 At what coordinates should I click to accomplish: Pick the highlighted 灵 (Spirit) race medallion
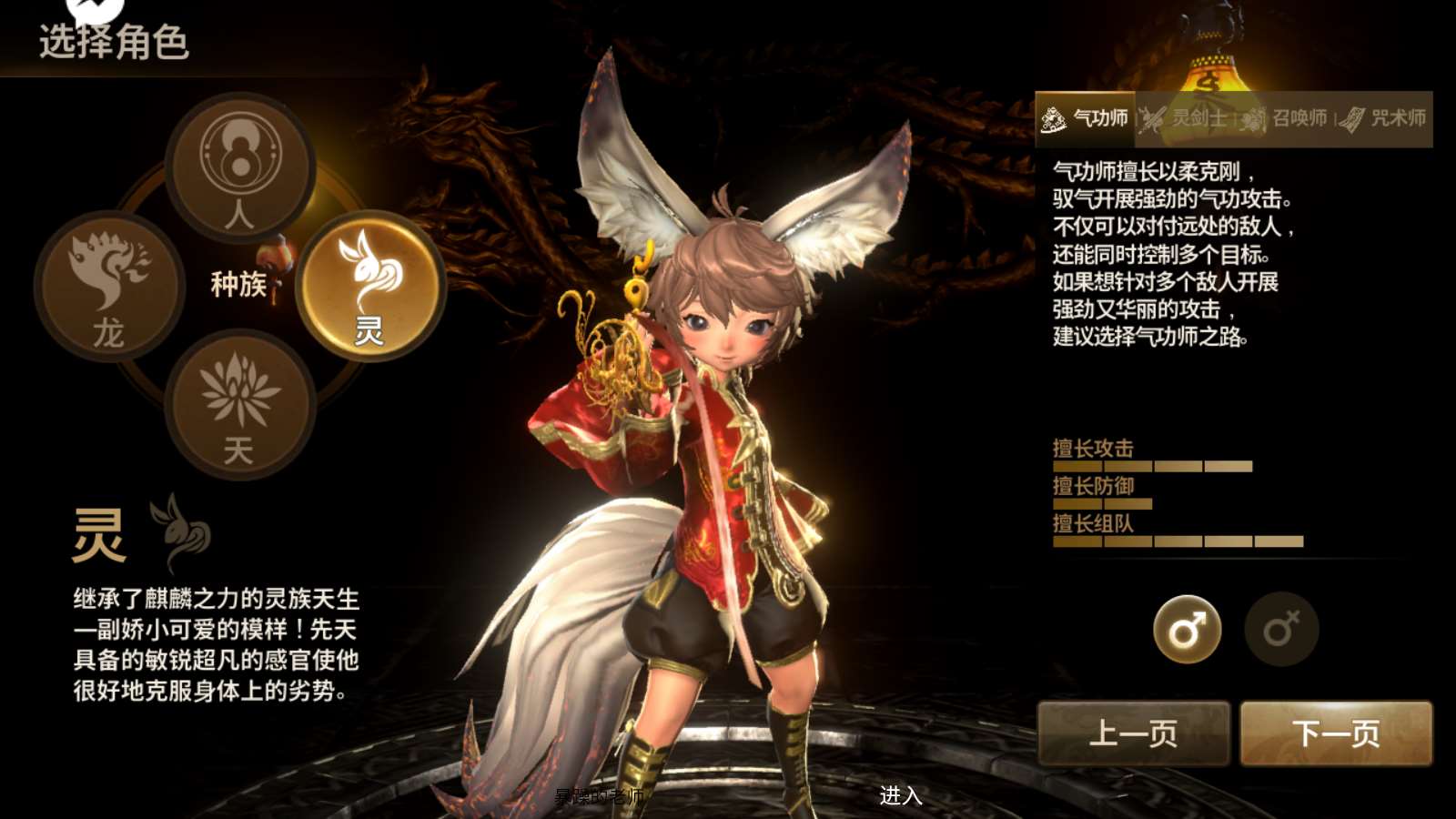click(x=369, y=285)
